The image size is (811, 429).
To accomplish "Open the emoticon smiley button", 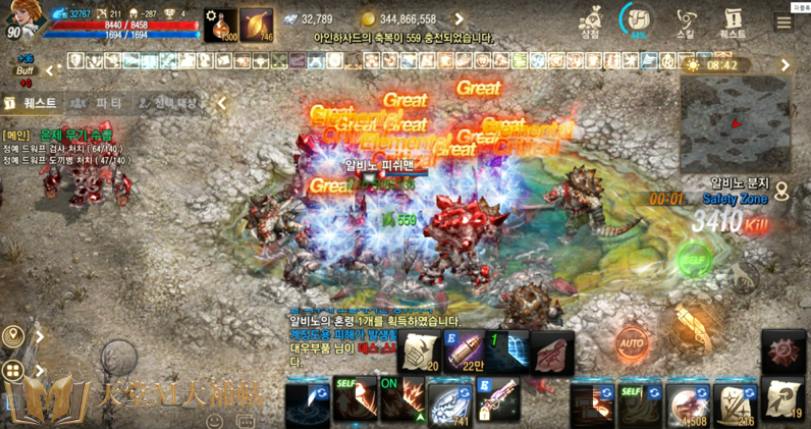I will click(215, 421).
